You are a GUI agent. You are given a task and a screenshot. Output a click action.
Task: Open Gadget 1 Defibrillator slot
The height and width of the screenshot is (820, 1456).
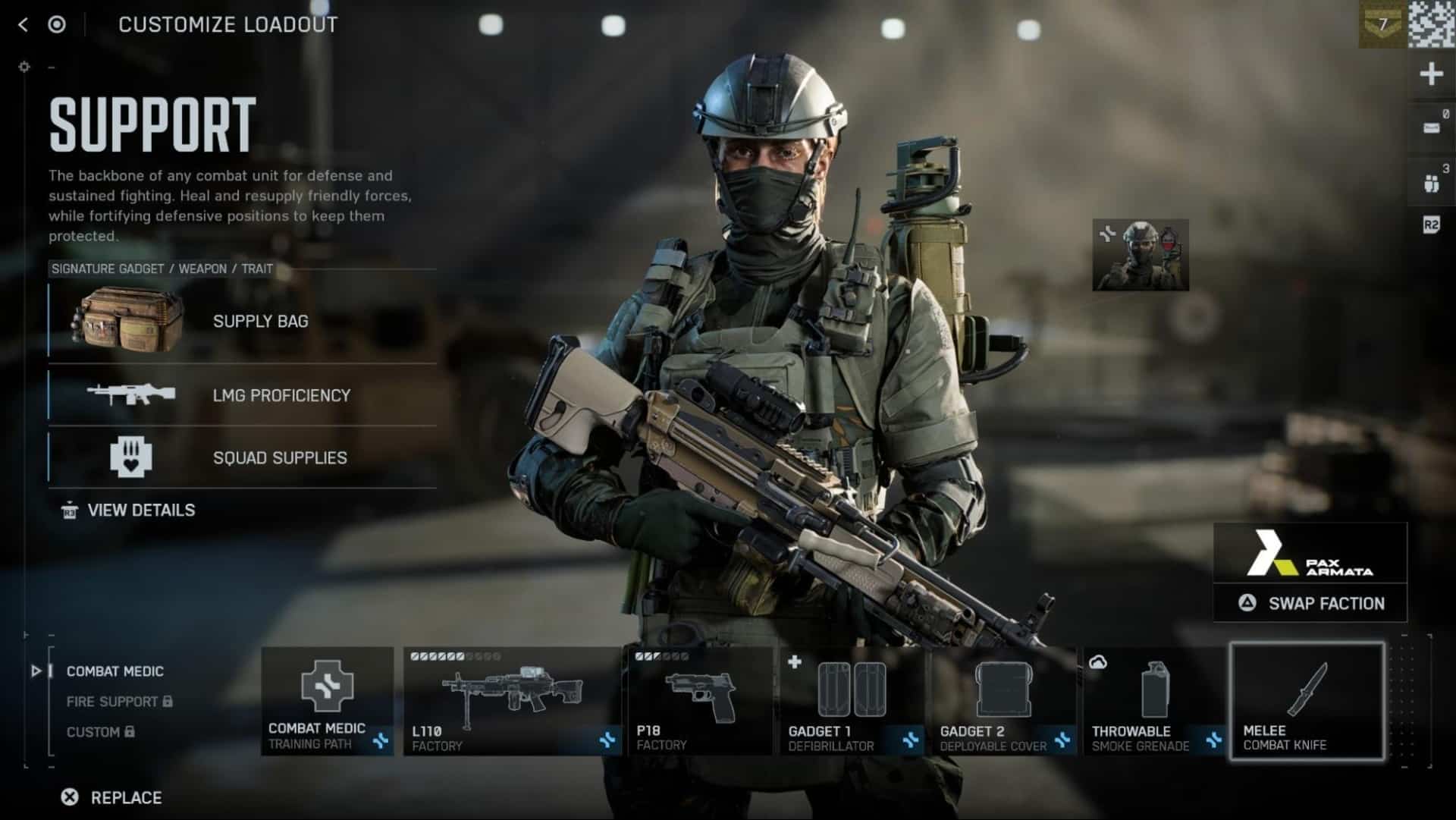coord(852,700)
